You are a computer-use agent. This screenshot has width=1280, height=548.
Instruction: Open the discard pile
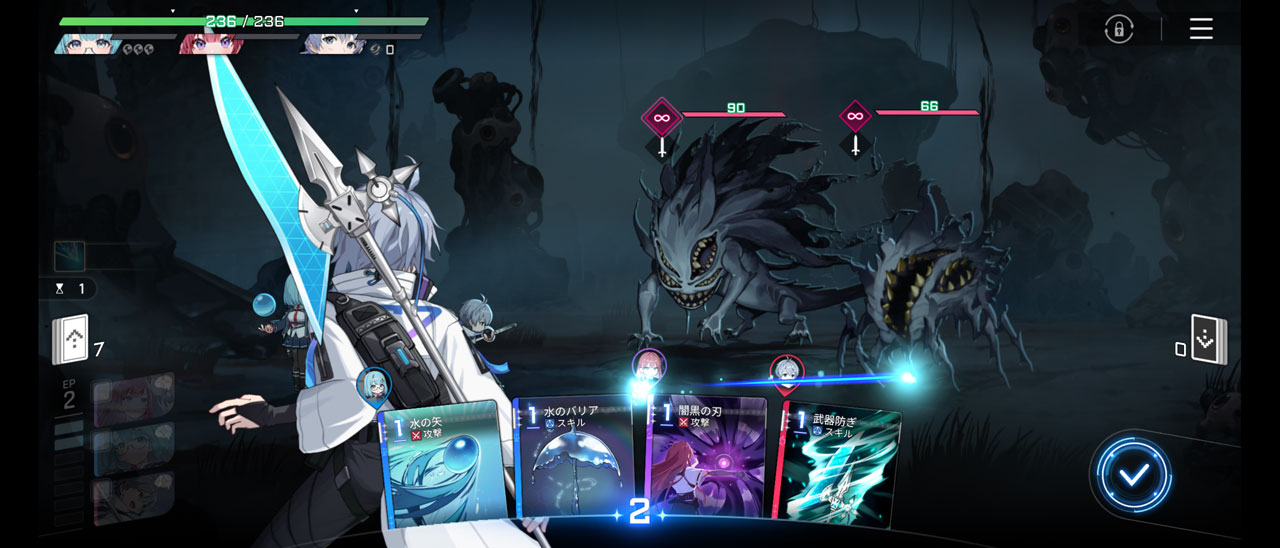pos(1209,341)
